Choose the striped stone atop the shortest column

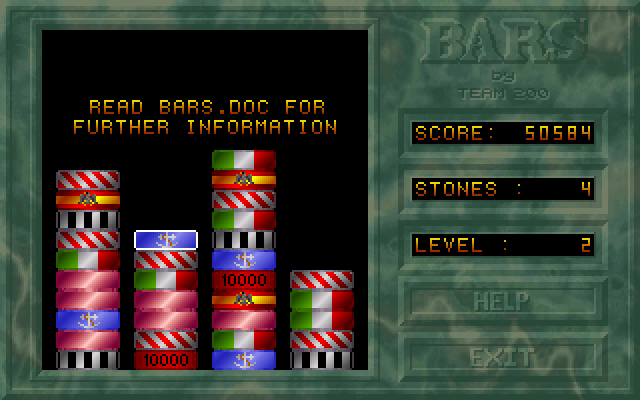coord(322,280)
